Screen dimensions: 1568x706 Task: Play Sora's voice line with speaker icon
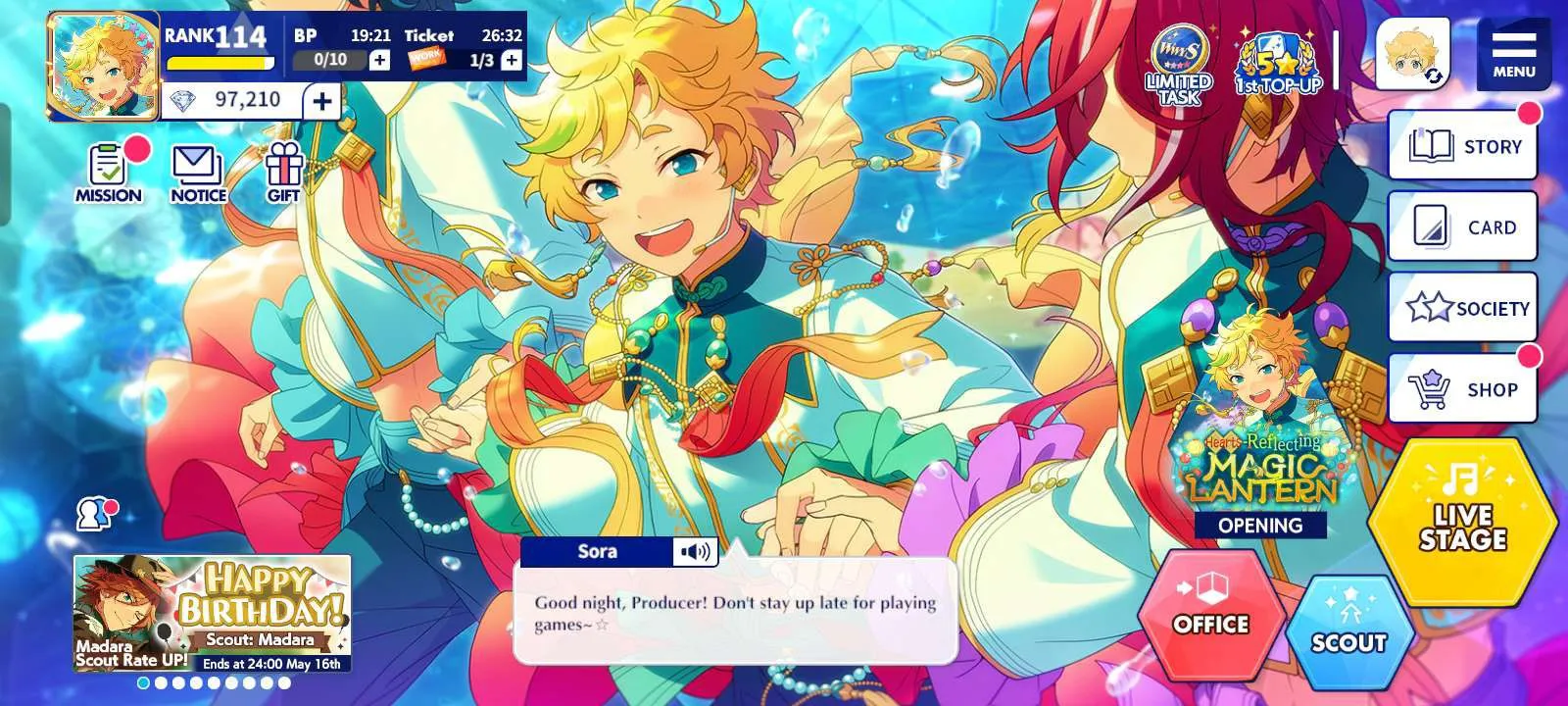695,552
